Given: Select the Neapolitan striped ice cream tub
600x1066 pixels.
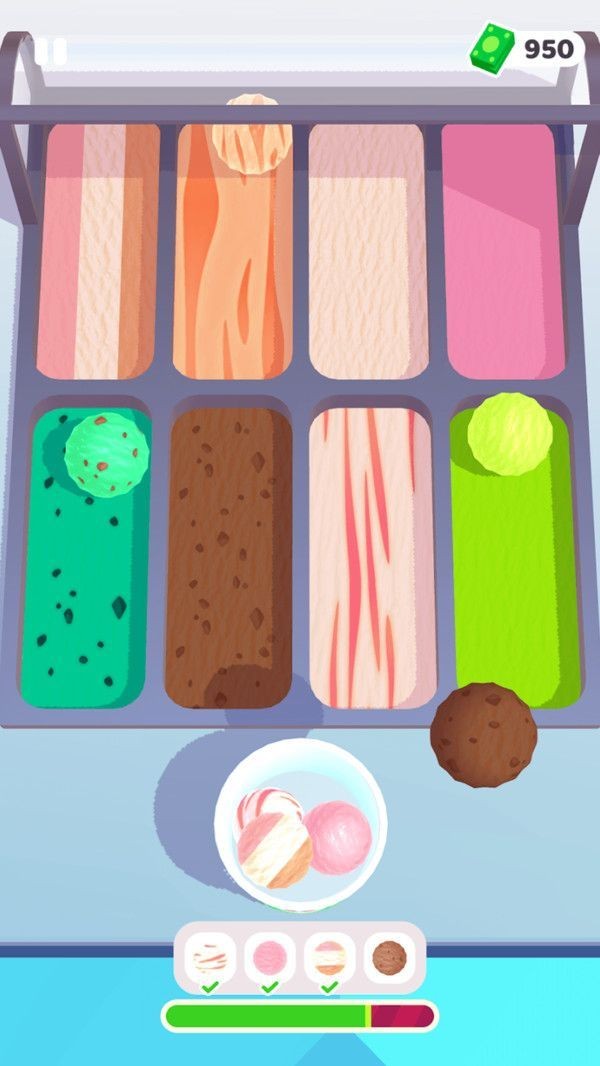Looking at the screenshot, I should (x=98, y=250).
